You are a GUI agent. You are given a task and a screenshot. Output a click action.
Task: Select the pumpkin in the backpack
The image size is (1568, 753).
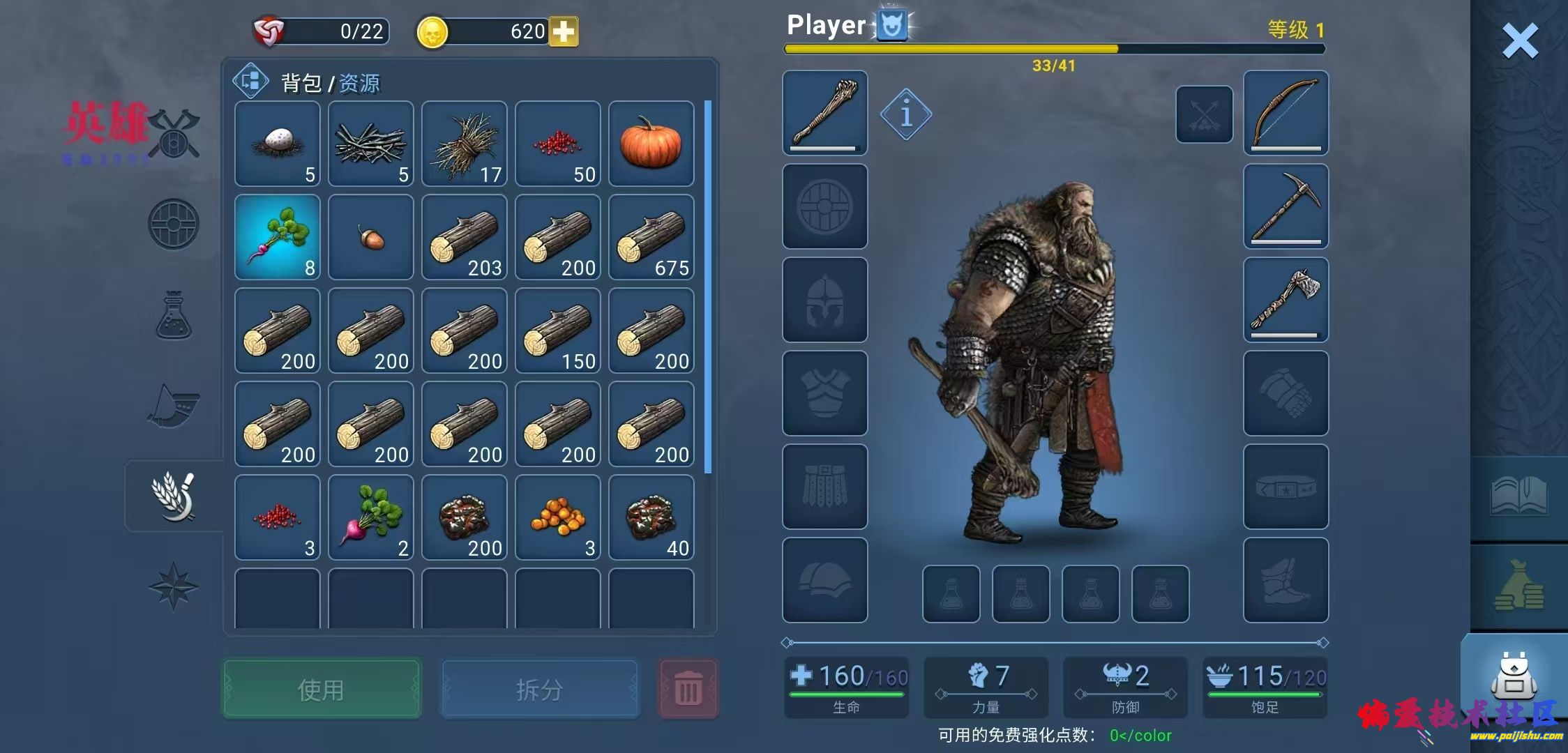(x=651, y=144)
